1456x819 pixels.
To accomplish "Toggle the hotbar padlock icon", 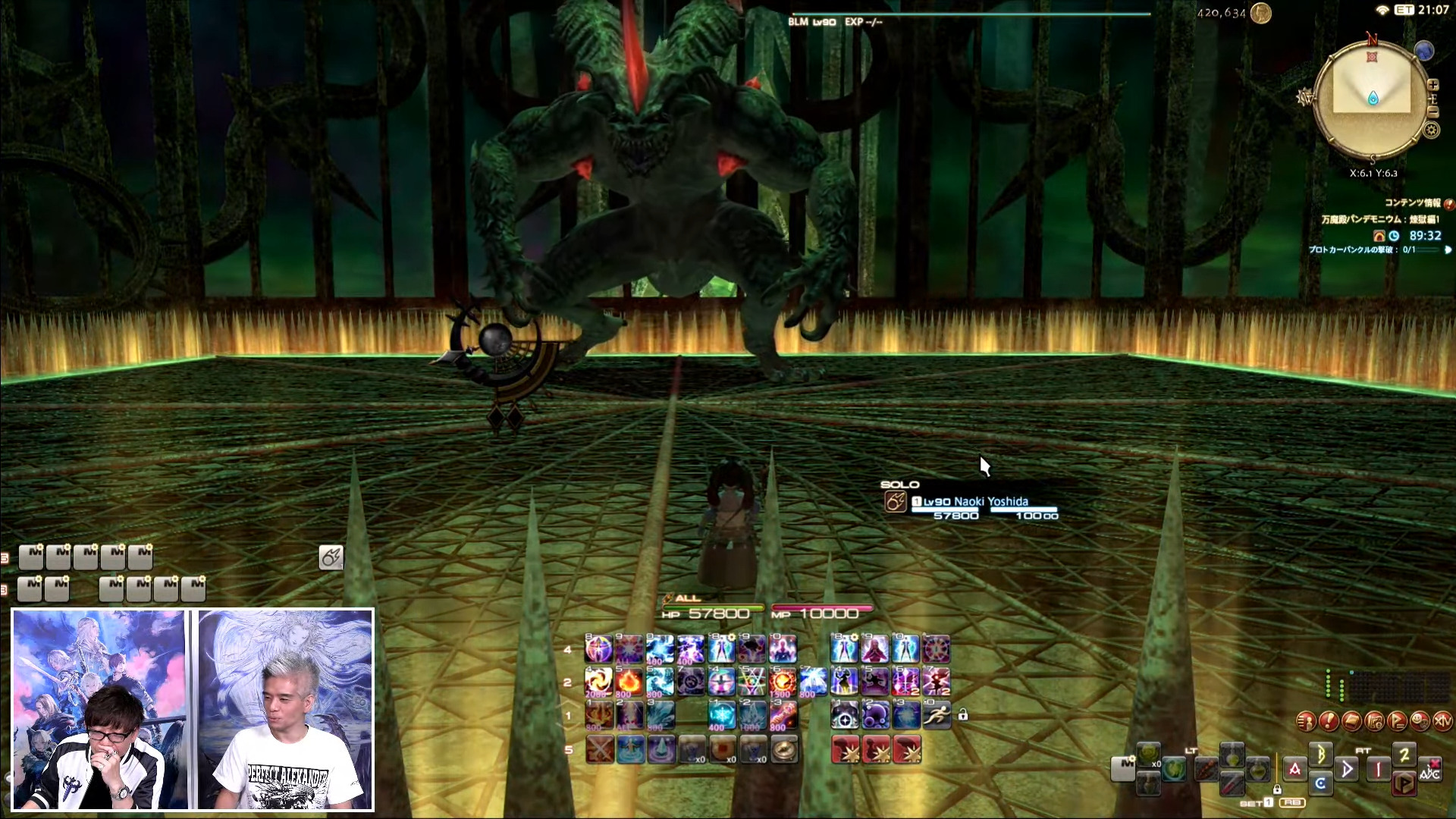I will 962,714.
